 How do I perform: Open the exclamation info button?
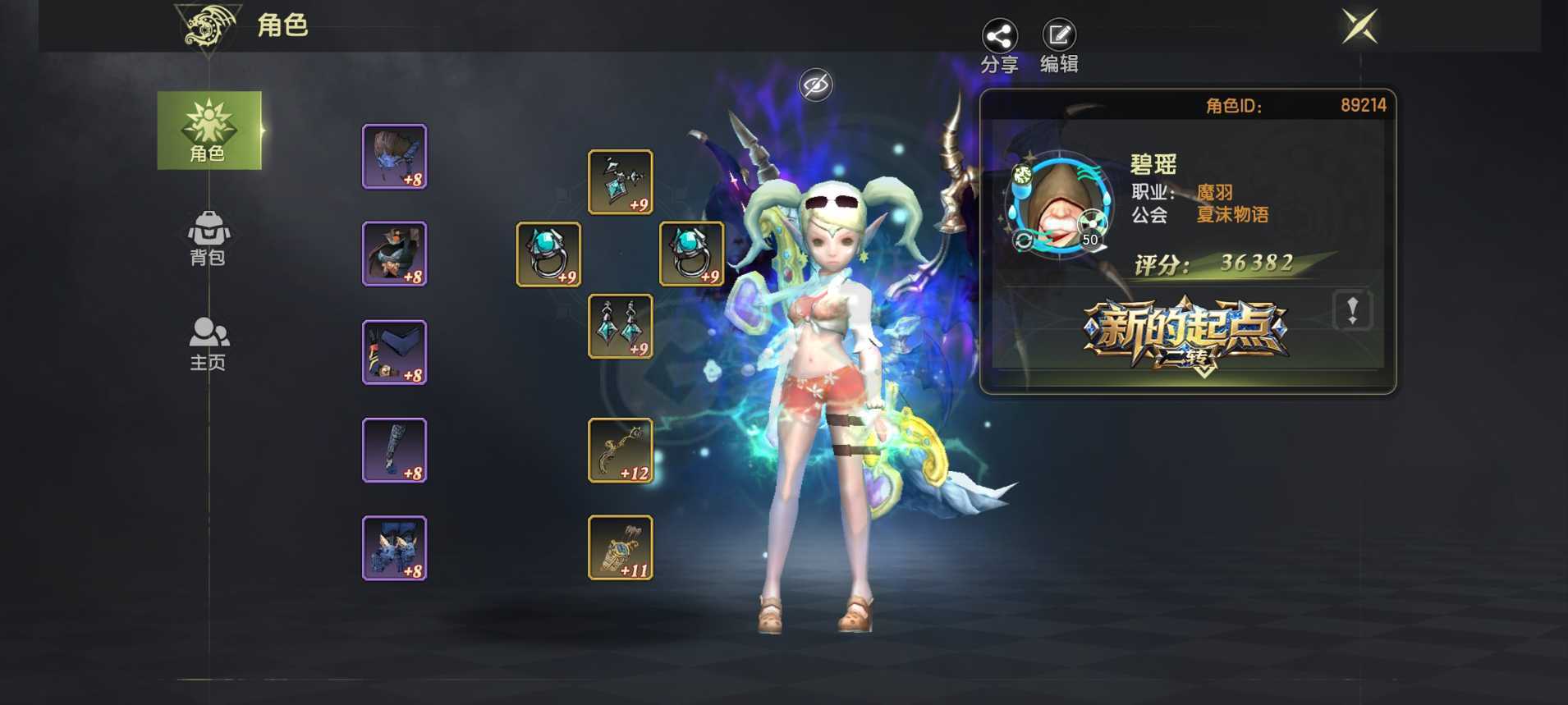coord(1351,310)
